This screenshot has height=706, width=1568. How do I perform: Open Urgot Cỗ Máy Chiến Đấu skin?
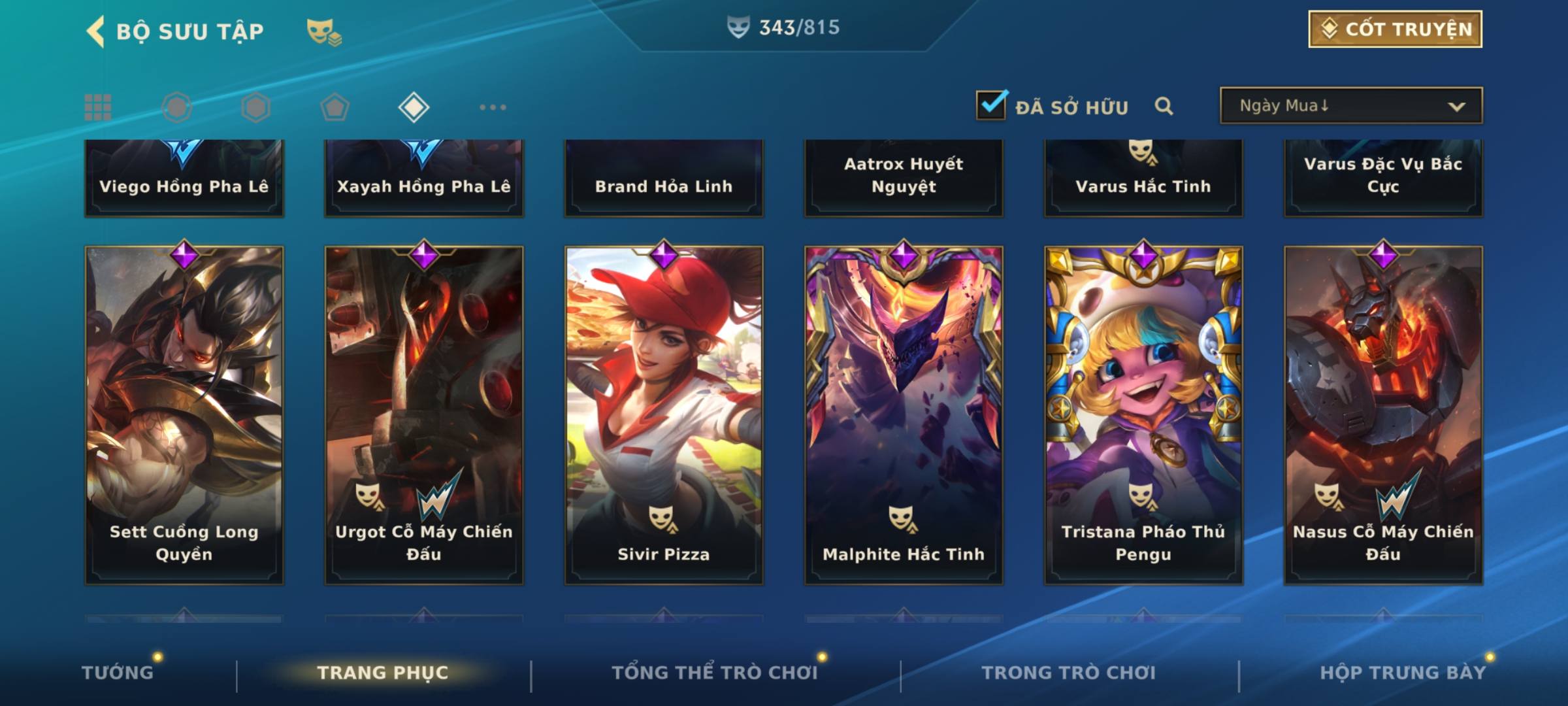click(424, 414)
